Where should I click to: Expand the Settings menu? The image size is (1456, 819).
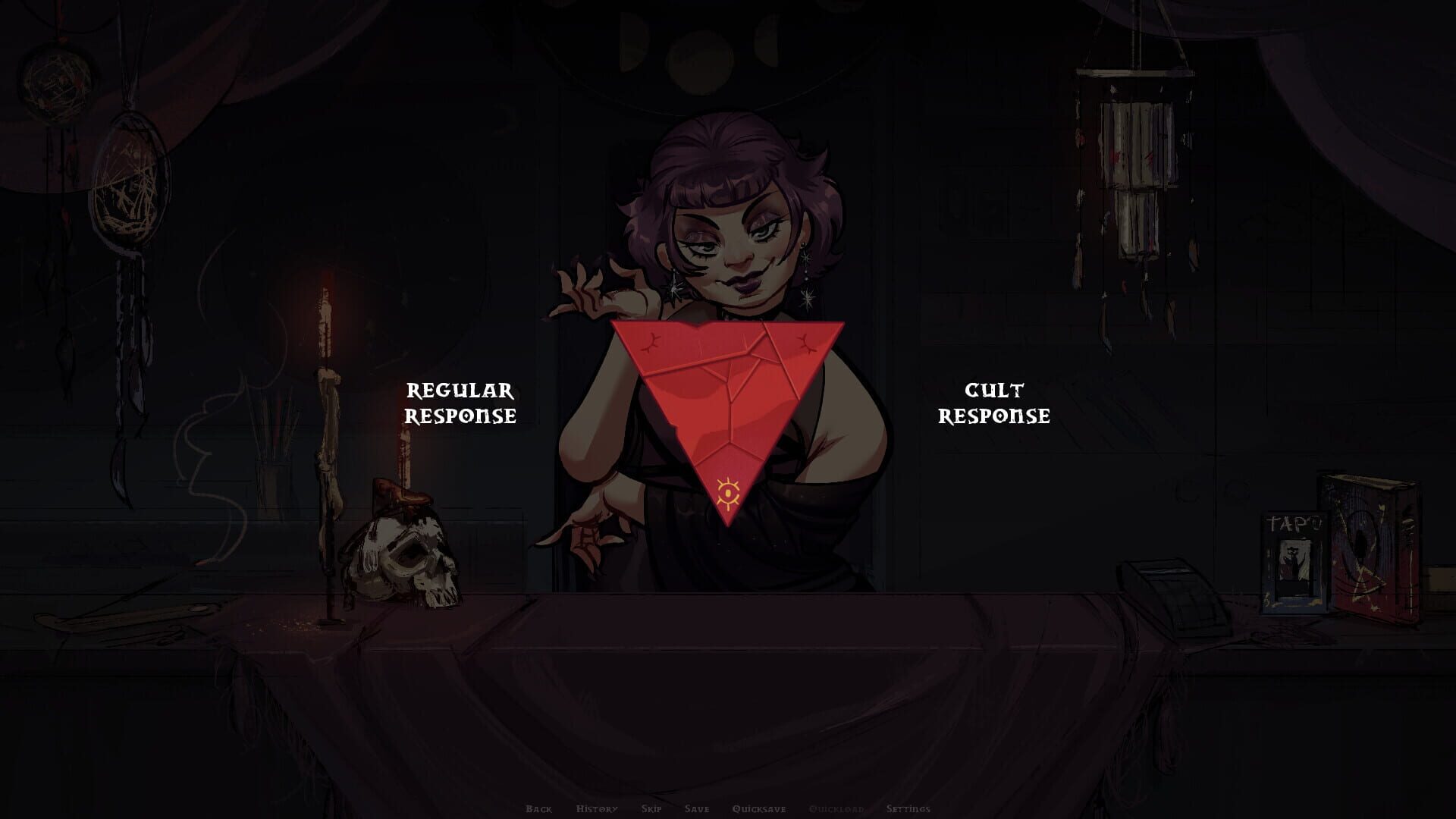[x=910, y=809]
